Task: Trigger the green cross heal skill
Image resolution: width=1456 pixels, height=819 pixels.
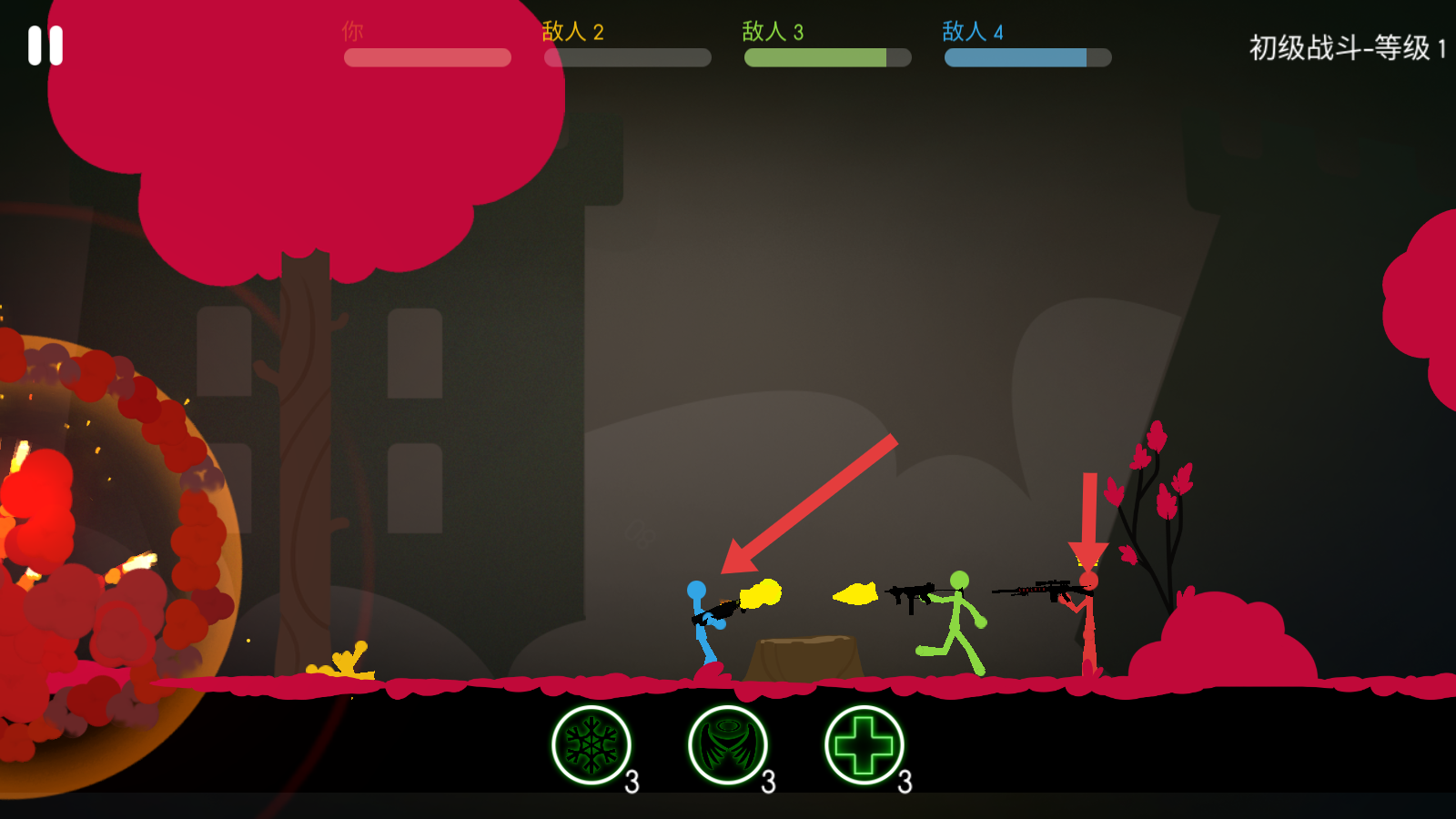Action: [x=864, y=745]
